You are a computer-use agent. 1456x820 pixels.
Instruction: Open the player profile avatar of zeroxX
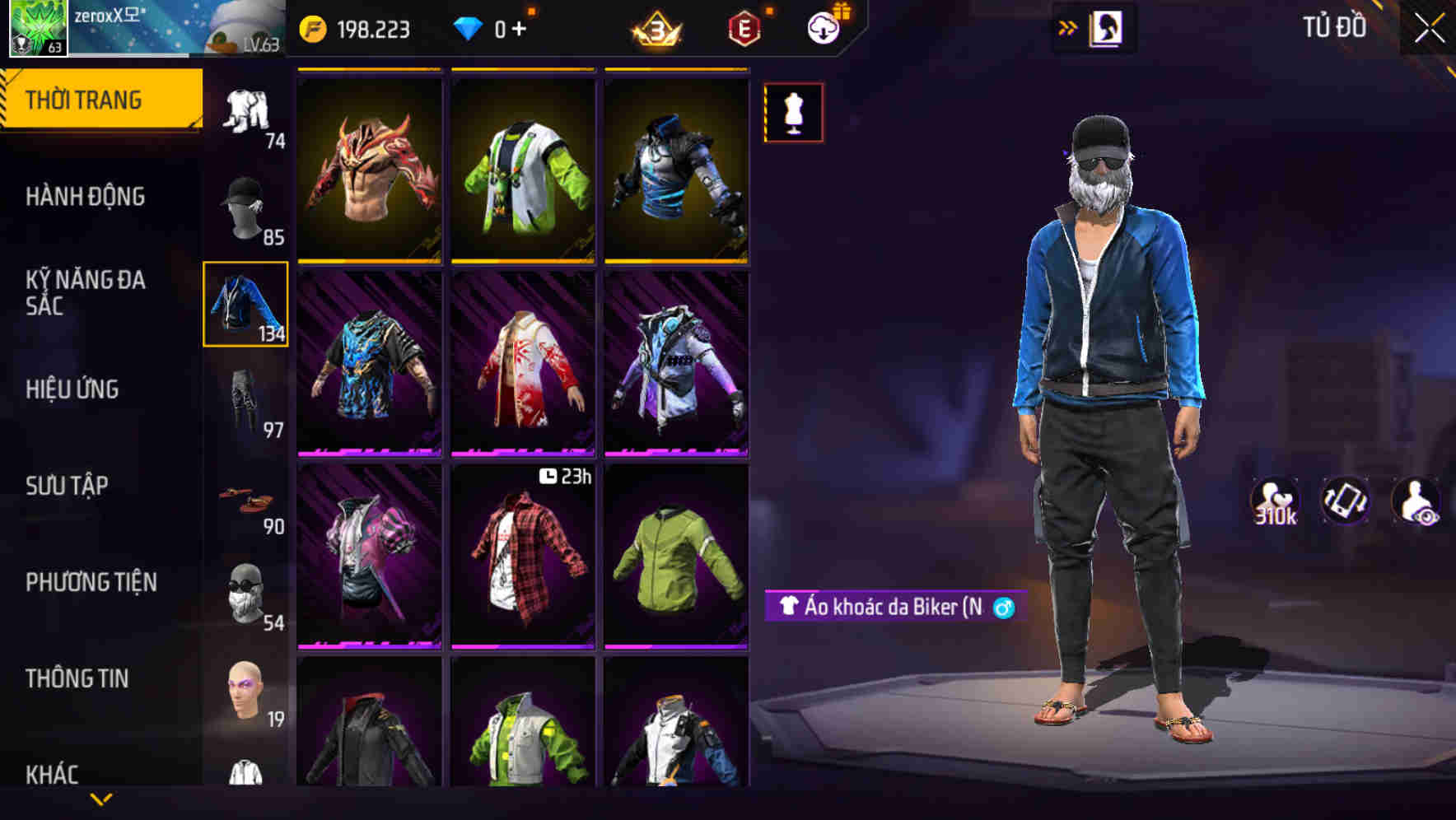(39, 29)
